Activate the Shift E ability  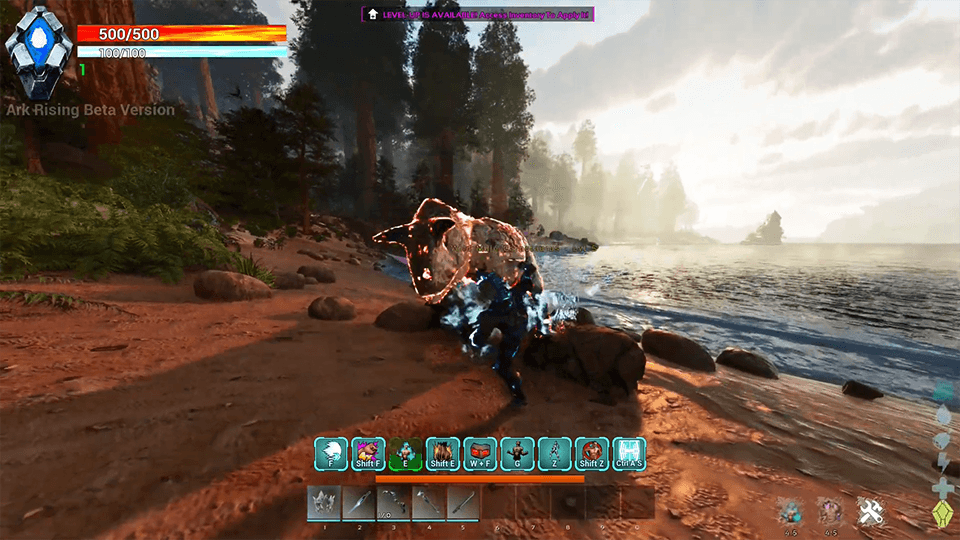click(442, 453)
